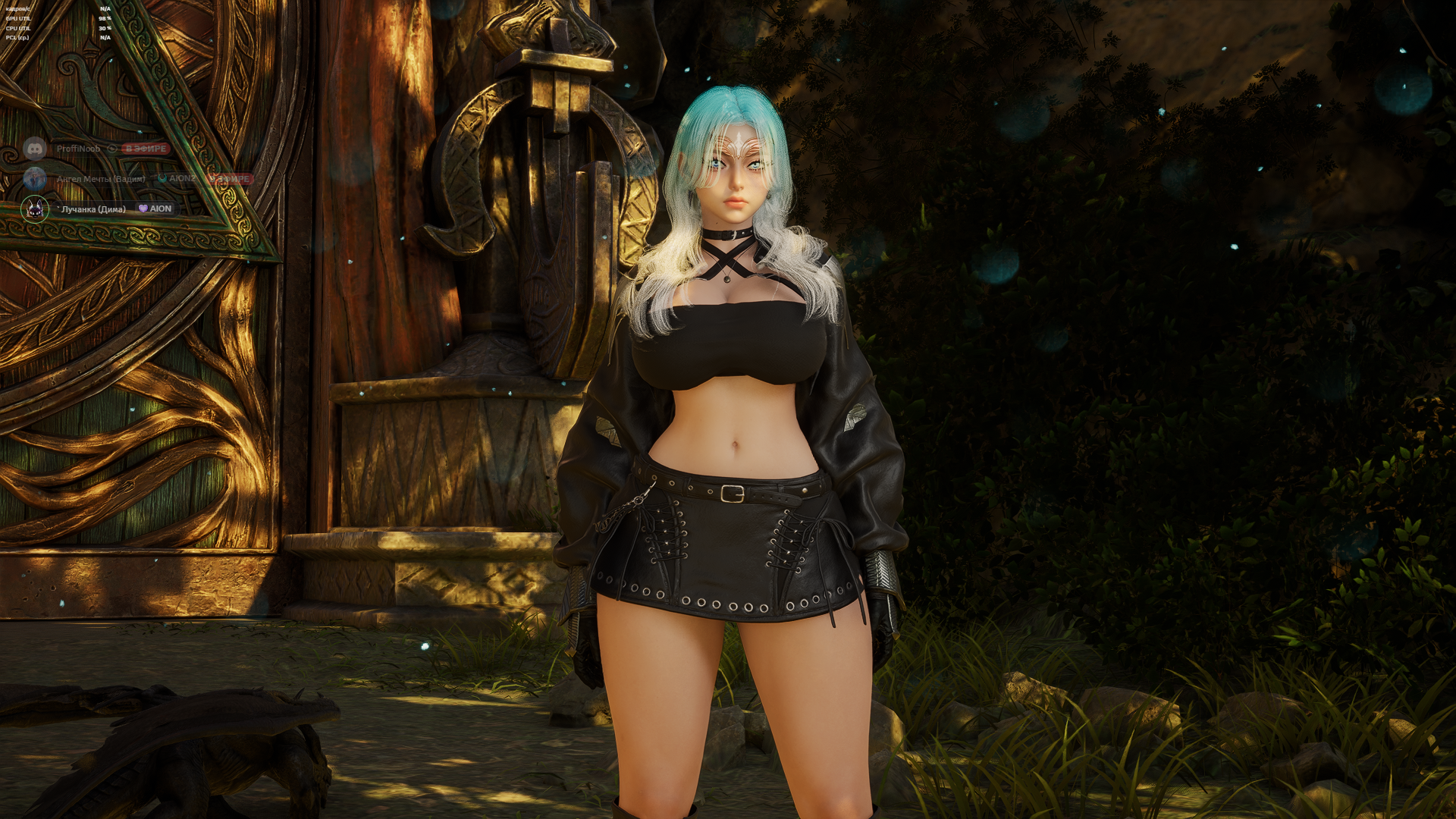Select the 'PCL (ср.)' metric label
The width and height of the screenshot is (1456, 819).
17,38
